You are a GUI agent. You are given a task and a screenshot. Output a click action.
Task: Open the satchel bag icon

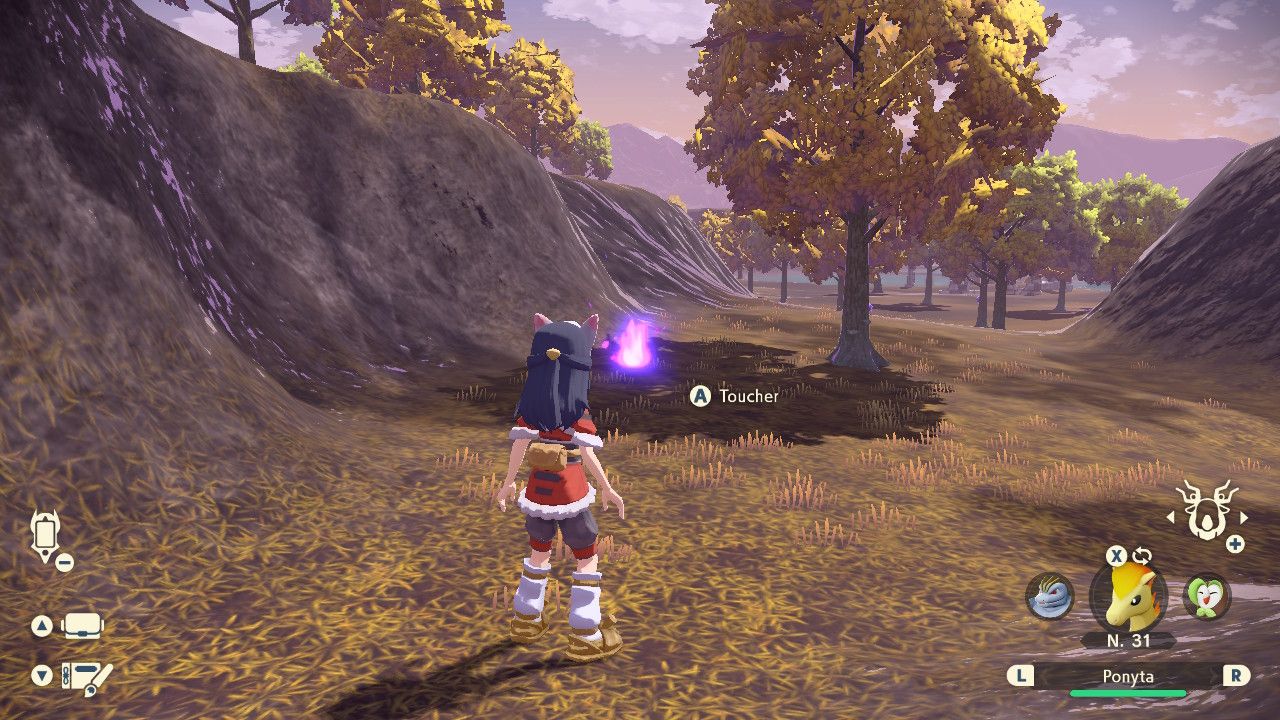[x=83, y=627]
